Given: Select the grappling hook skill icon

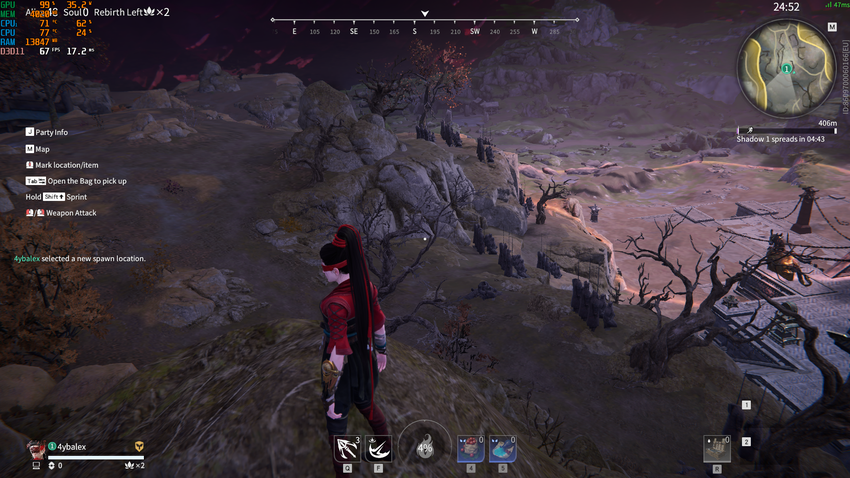Looking at the screenshot, I should [x=347, y=448].
